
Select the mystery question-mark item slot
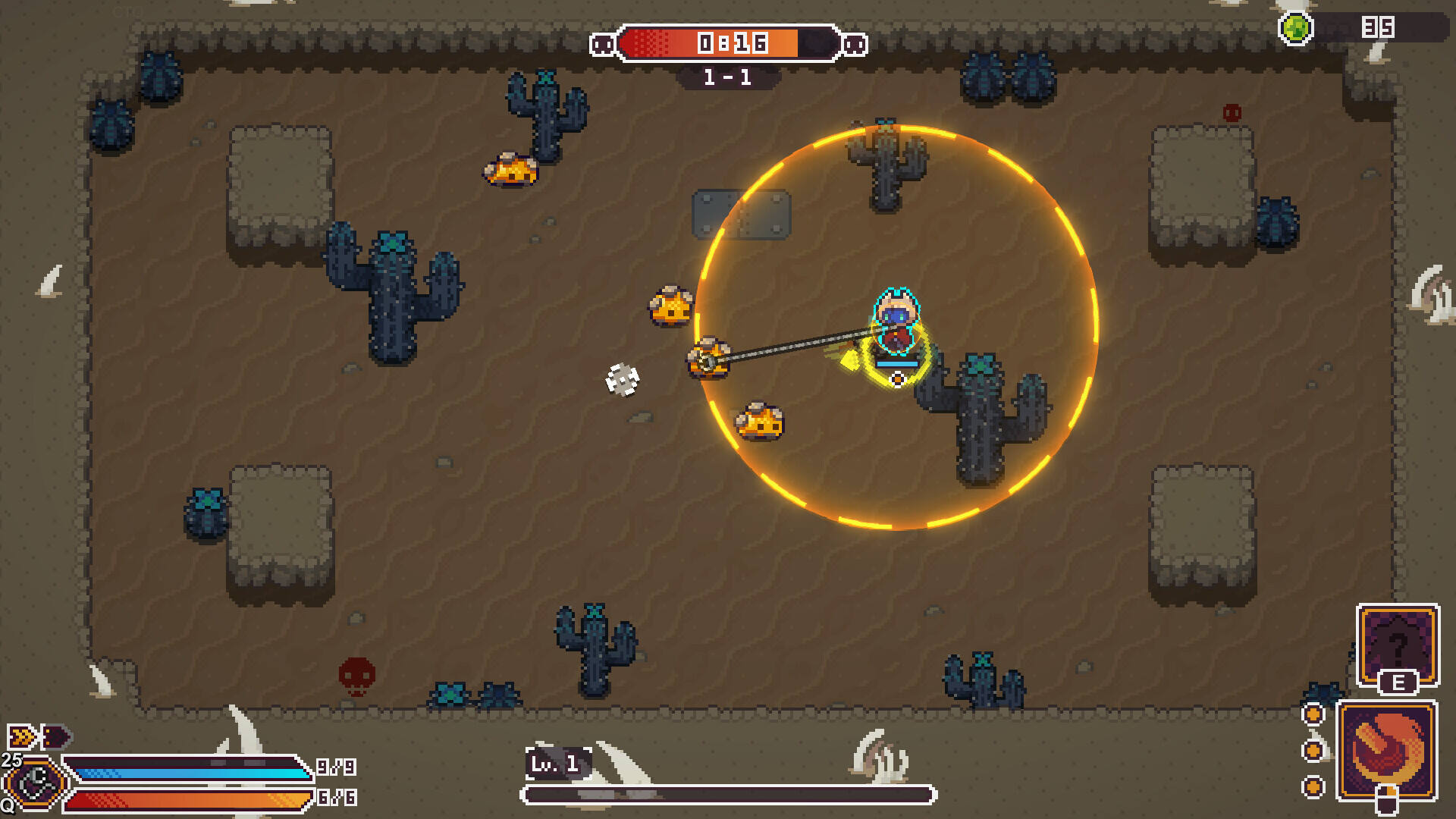1397,645
